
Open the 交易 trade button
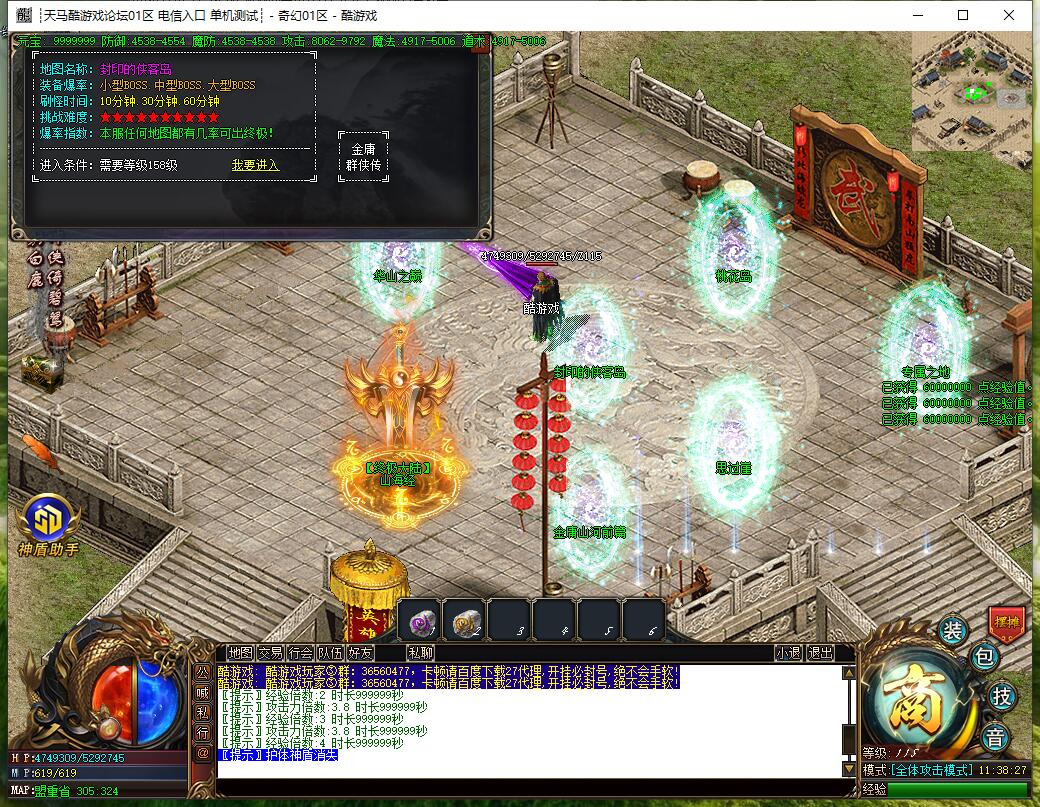[x=270, y=653]
